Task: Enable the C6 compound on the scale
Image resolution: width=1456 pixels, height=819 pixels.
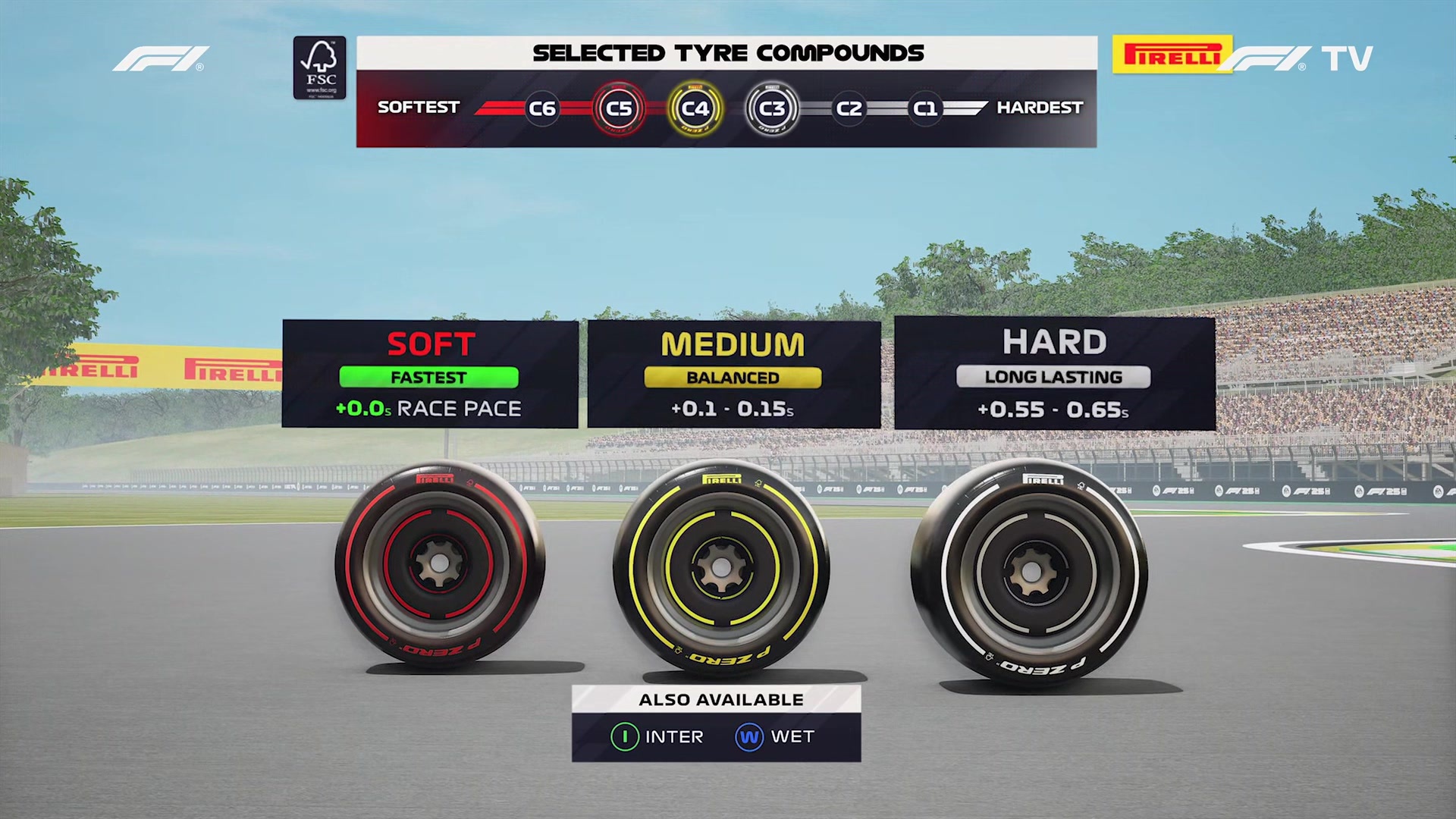Action: click(542, 108)
